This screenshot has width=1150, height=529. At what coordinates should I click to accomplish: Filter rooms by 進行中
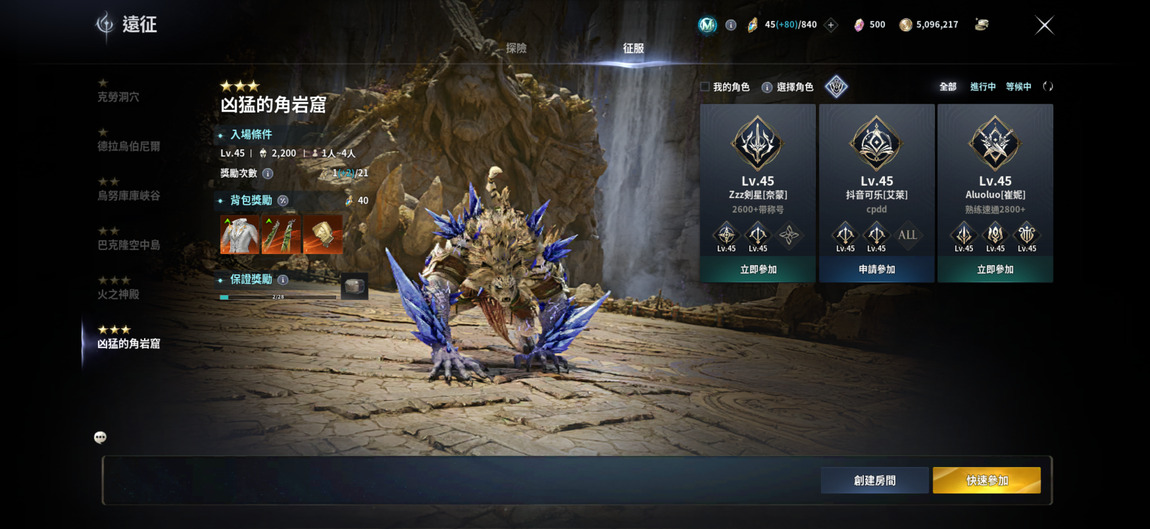tap(982, 87)
